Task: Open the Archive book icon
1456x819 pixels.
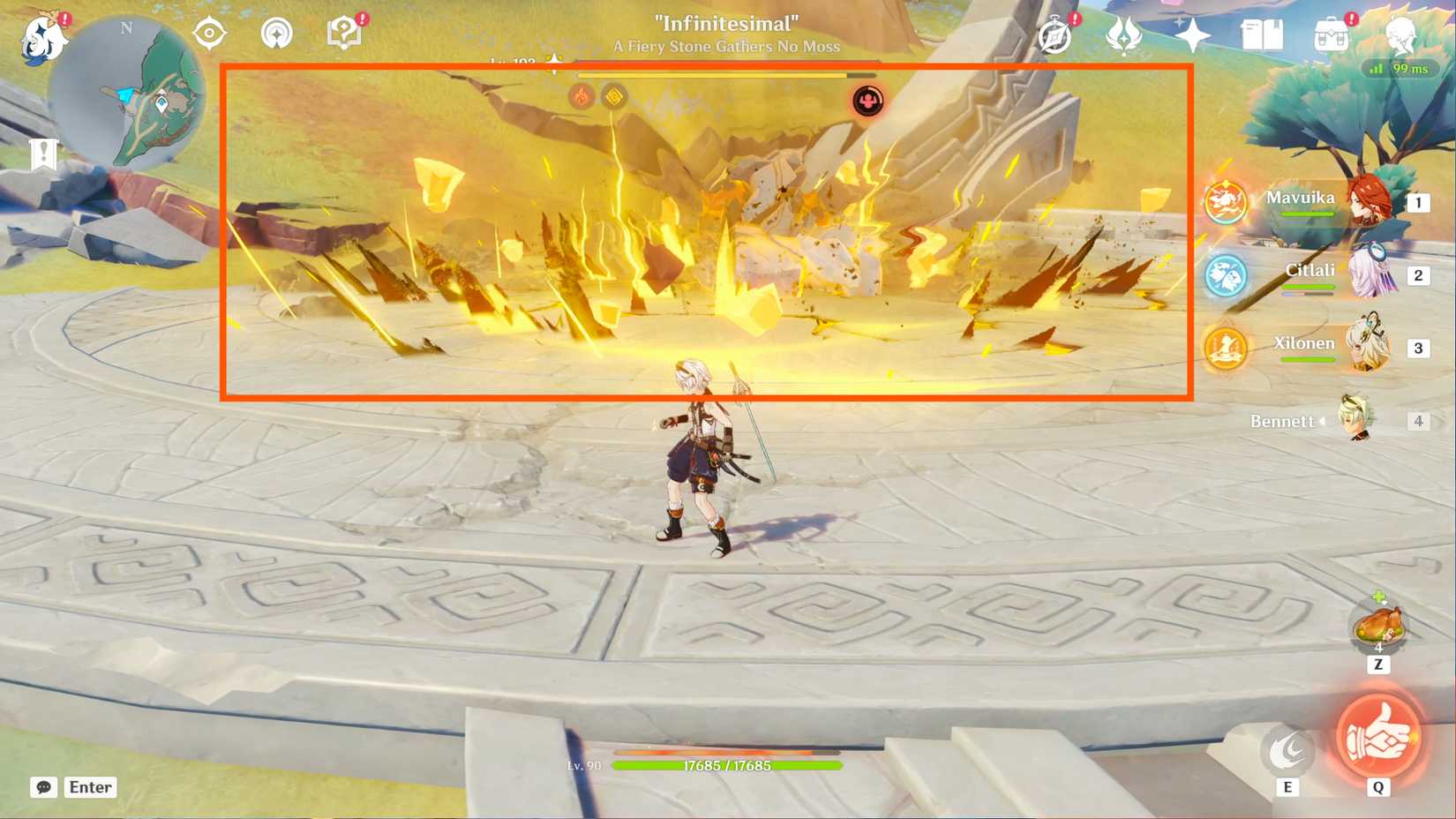Action: [x=1264, y=34]
